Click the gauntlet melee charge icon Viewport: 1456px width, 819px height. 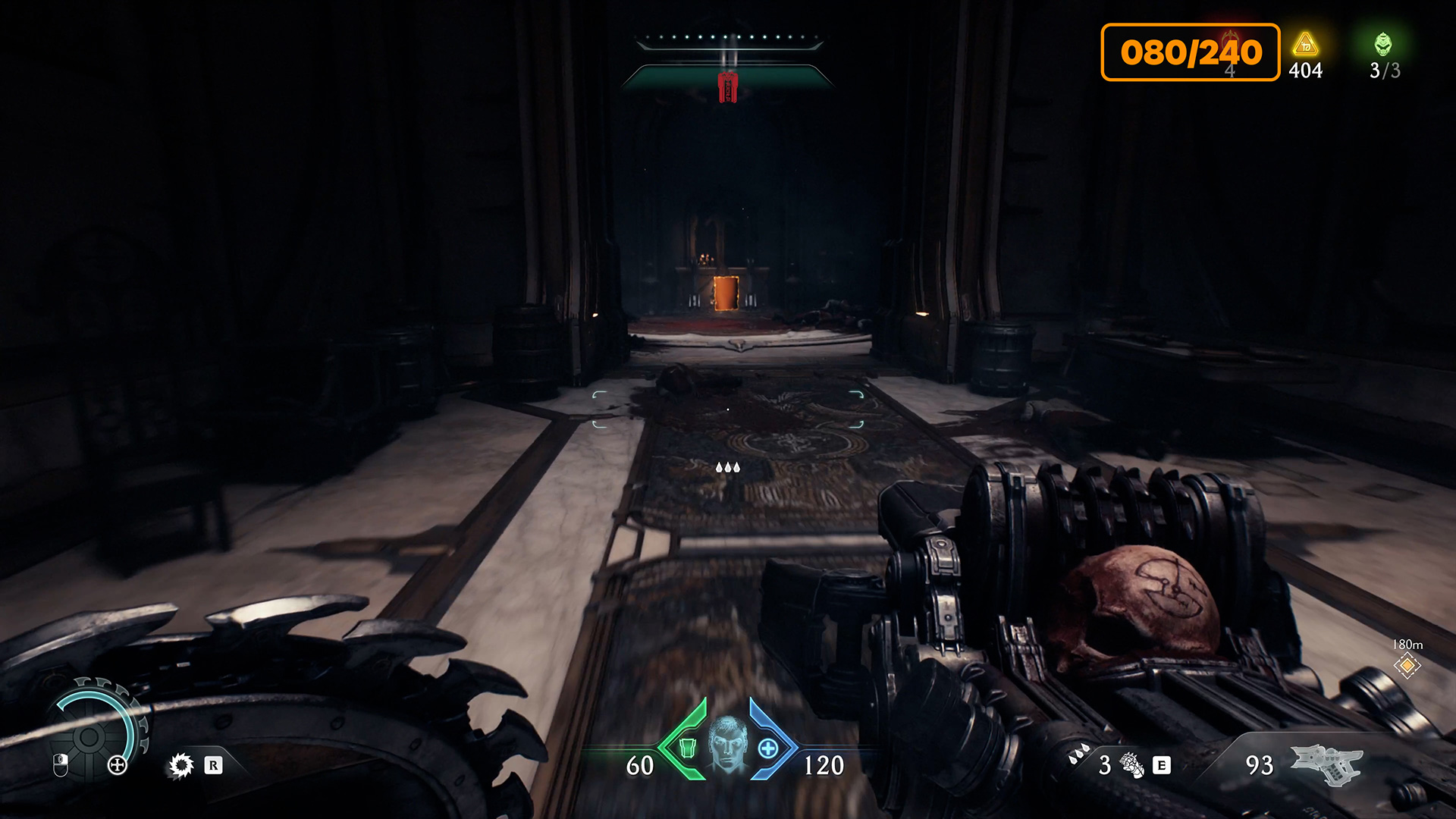pos(1131,765)
